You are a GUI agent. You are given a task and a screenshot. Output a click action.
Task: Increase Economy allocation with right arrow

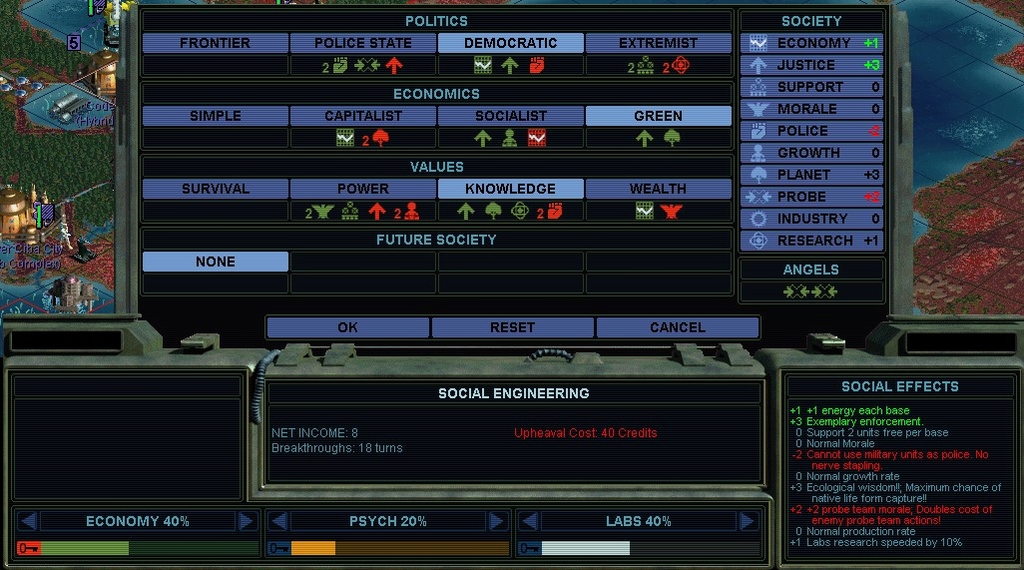247,521
